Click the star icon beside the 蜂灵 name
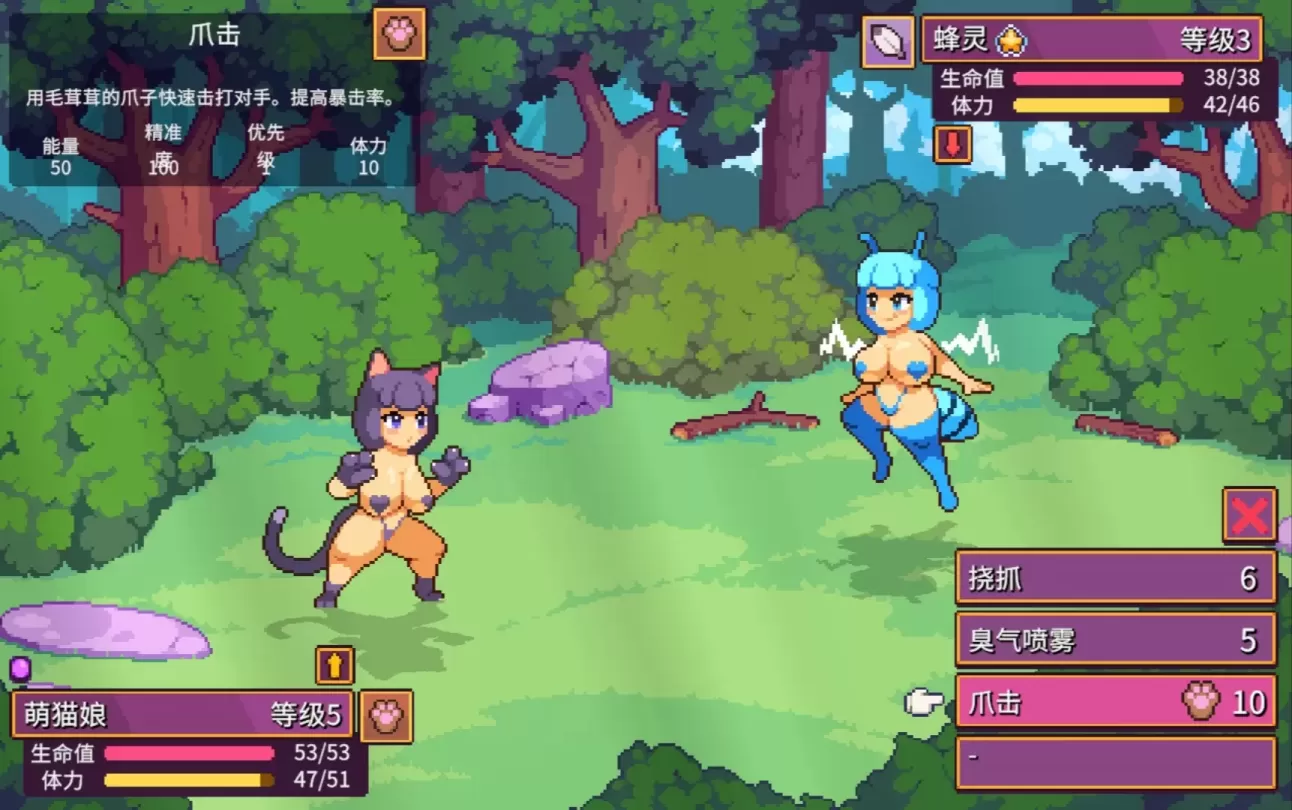The width and height of the screenshot is (1292, 810). click(1012, 40)
